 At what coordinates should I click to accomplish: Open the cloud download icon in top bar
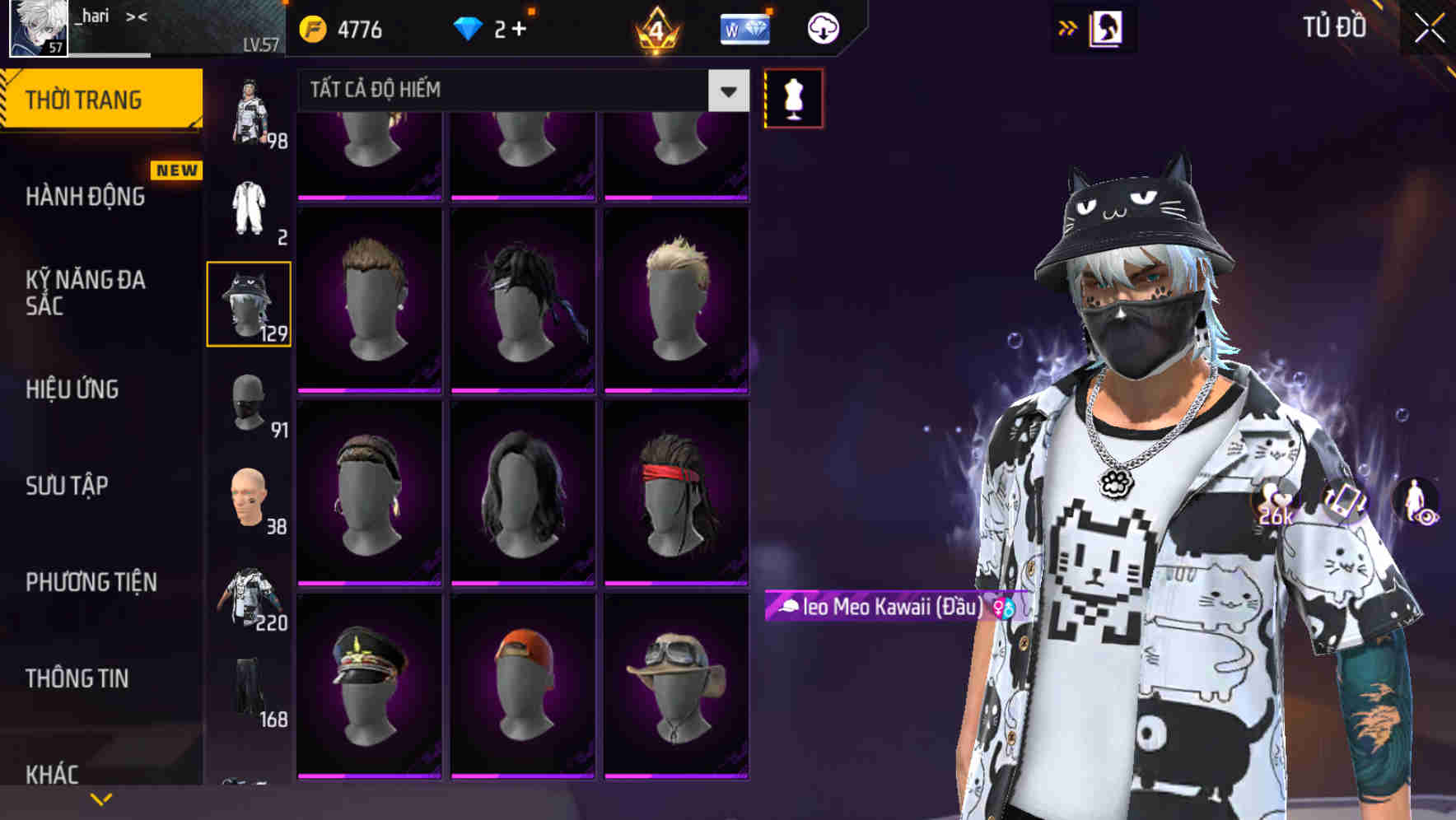point(822,27)
